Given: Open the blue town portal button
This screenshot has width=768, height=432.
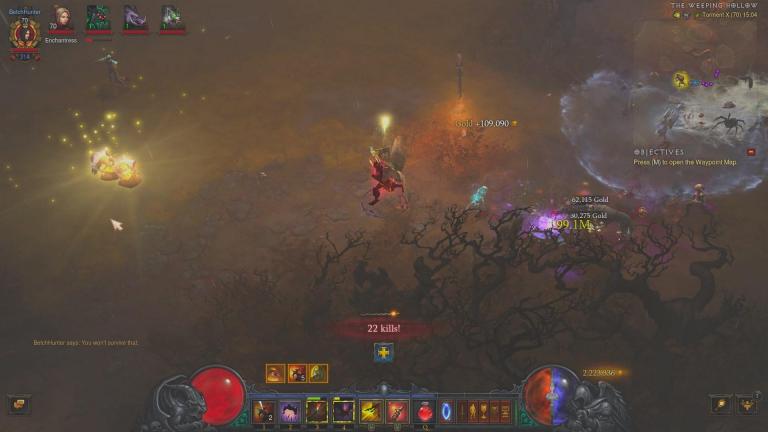Looking at the screenshot, I should tap(446, 410).
